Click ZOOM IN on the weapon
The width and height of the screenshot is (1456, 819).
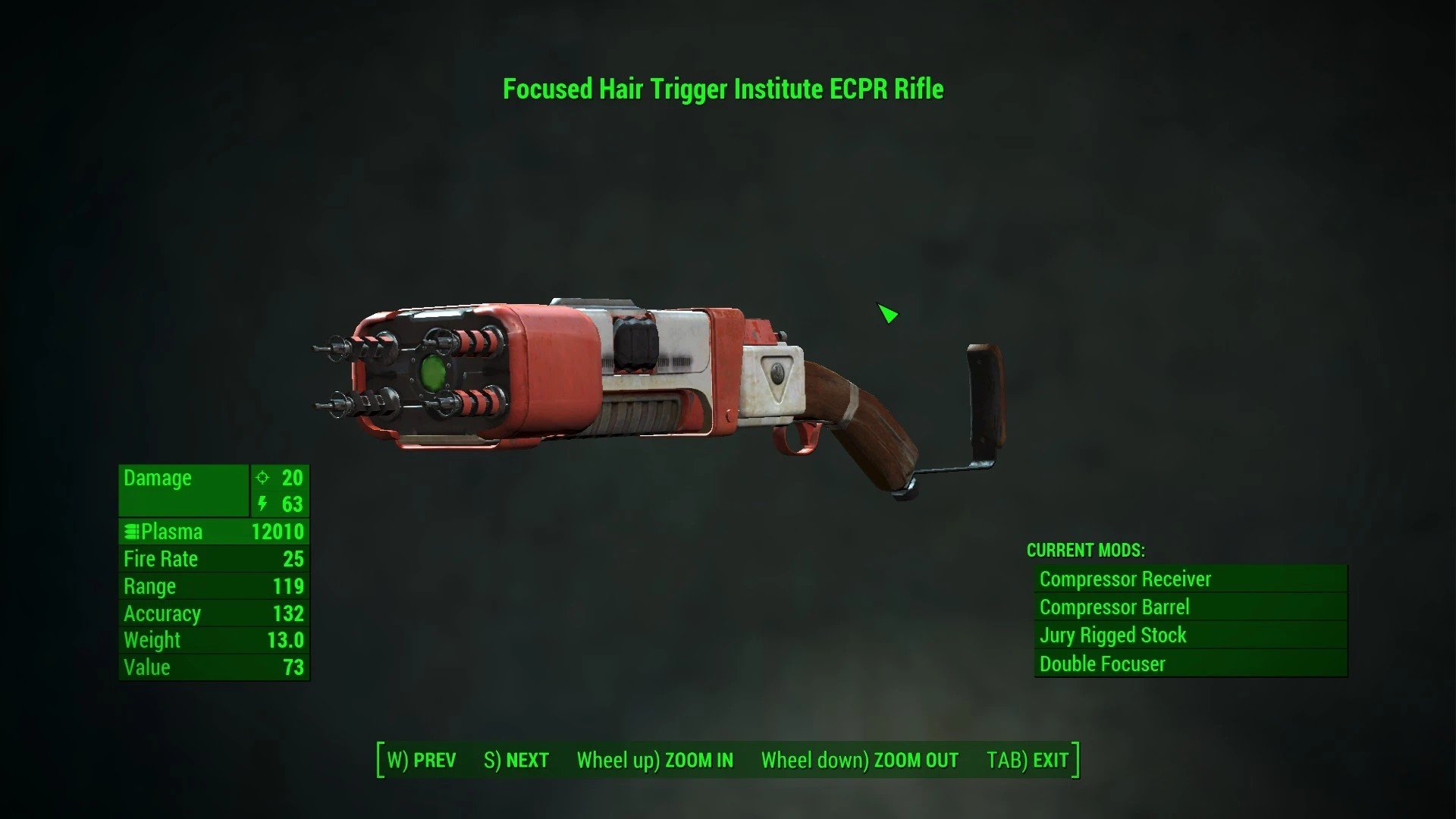pos(655,760)
